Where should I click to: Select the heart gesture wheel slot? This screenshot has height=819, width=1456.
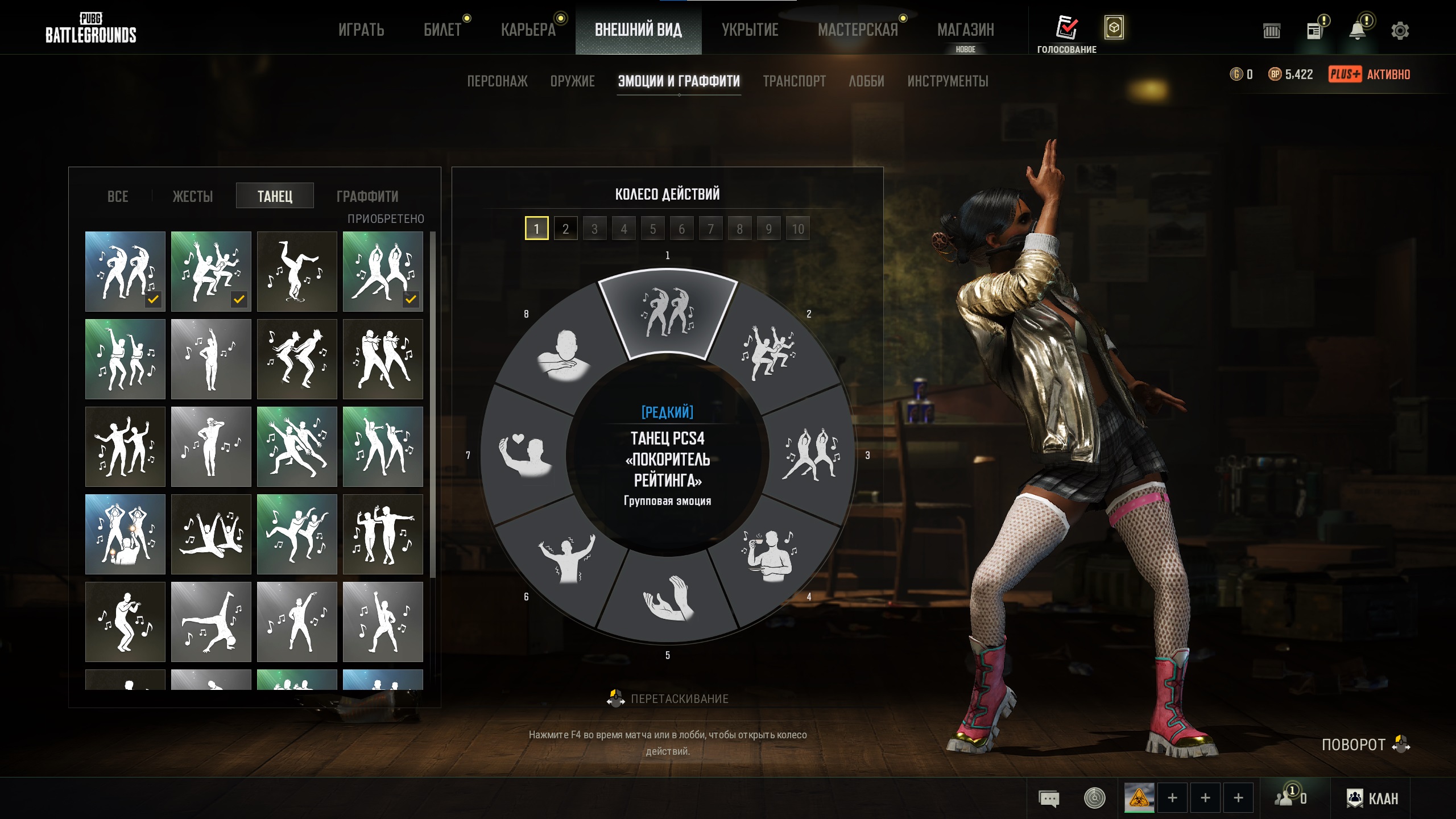(524, 455)
